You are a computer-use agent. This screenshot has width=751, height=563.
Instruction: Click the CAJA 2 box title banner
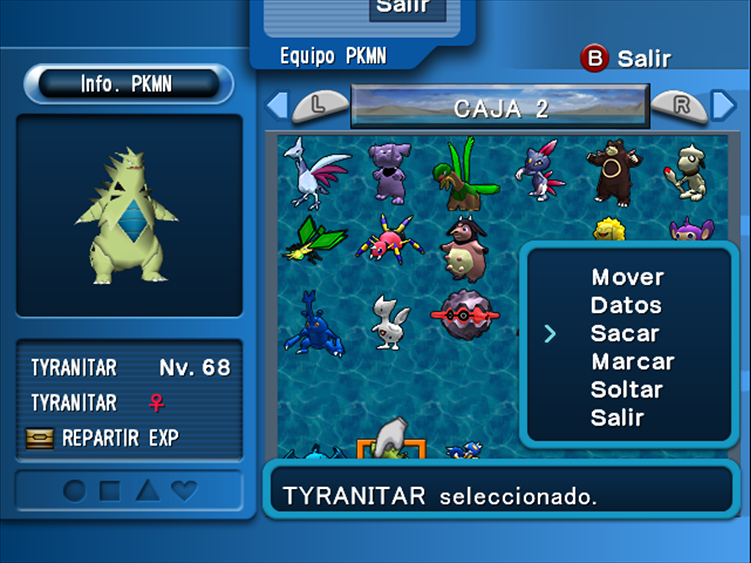pos(500,107)
